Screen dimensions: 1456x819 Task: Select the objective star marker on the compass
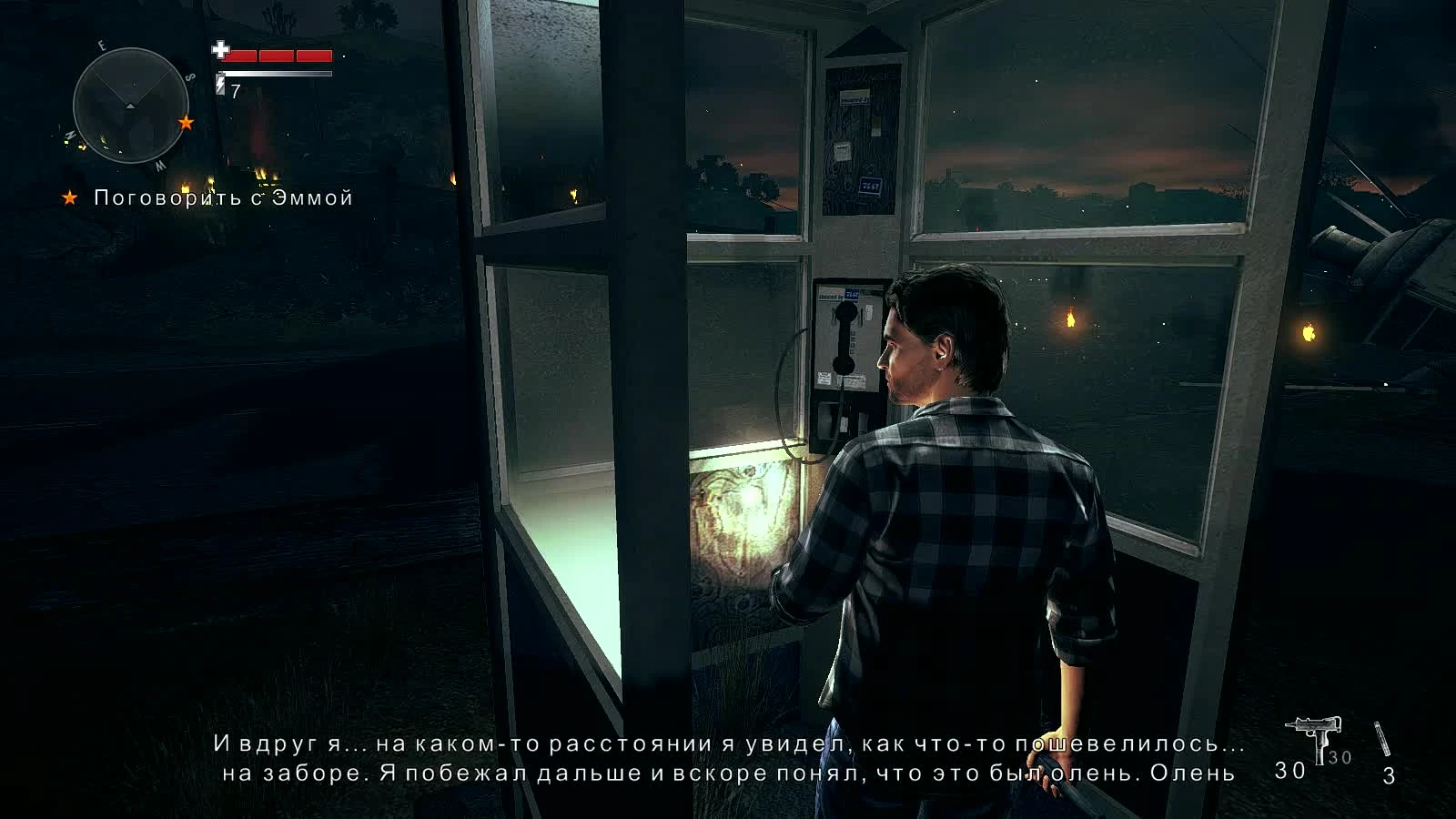tap(187, 123)
